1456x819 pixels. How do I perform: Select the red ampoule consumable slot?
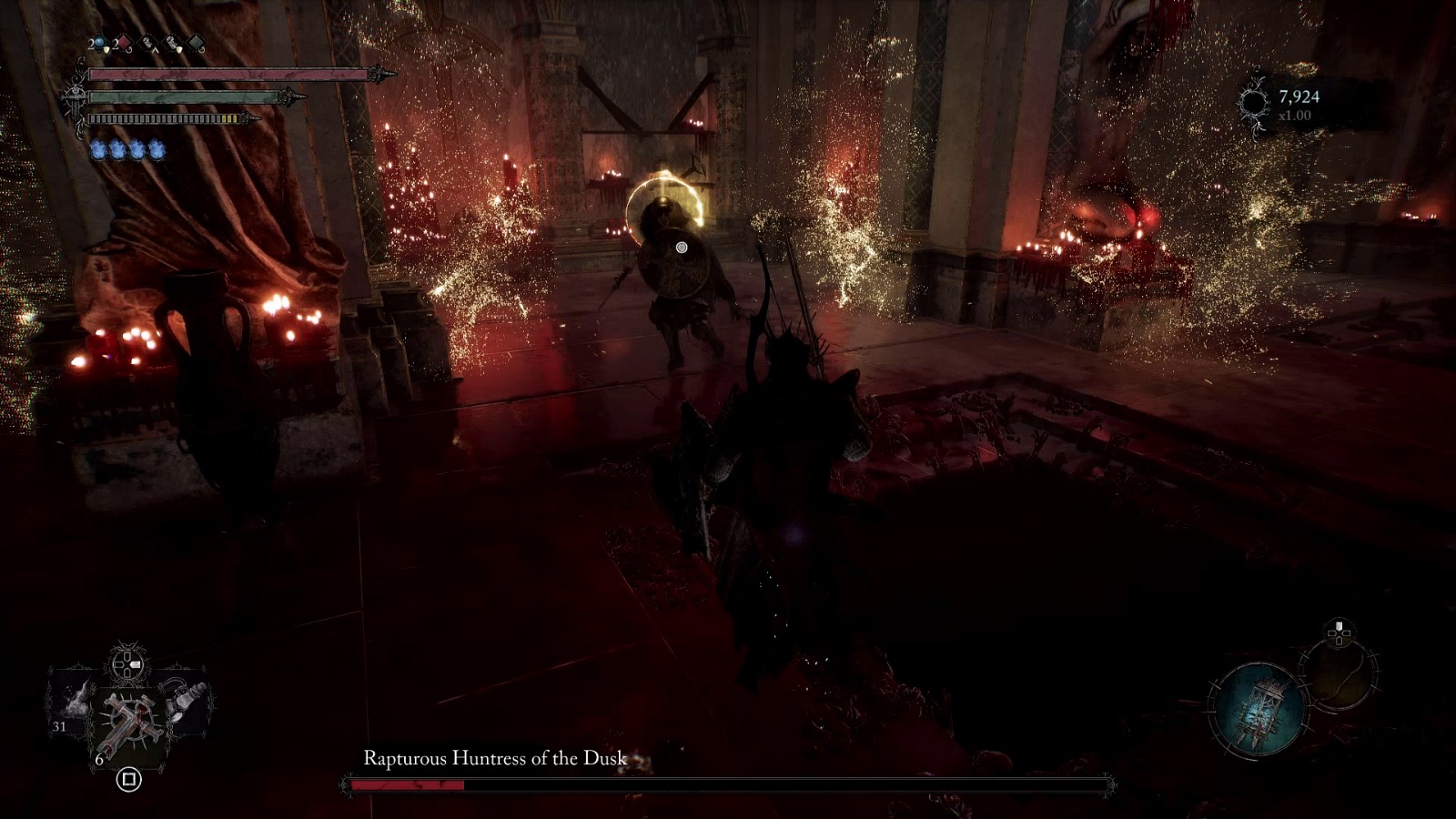point(123,42)
